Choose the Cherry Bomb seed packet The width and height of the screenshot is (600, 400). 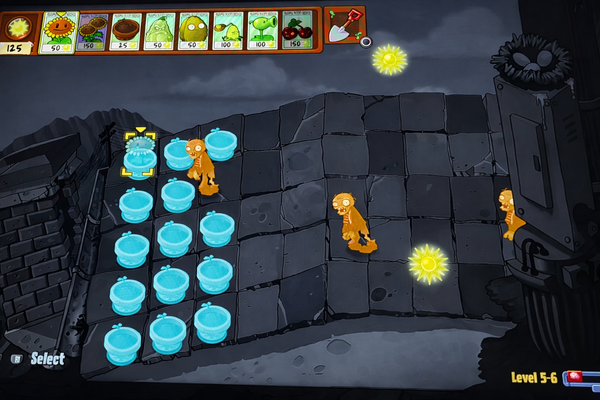(x=297, y=32)
